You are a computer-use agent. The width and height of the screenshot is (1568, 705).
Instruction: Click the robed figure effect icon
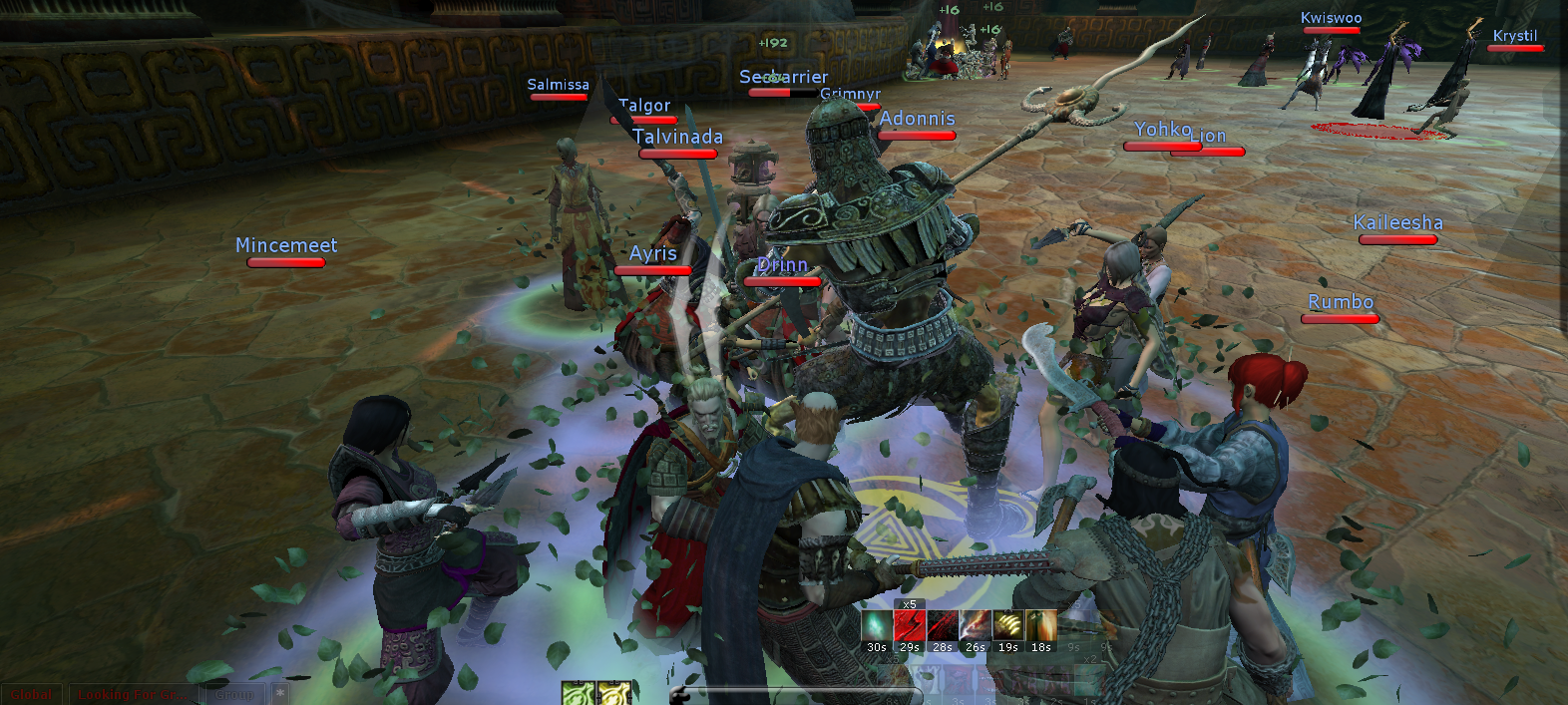[x=1040, y=626]
